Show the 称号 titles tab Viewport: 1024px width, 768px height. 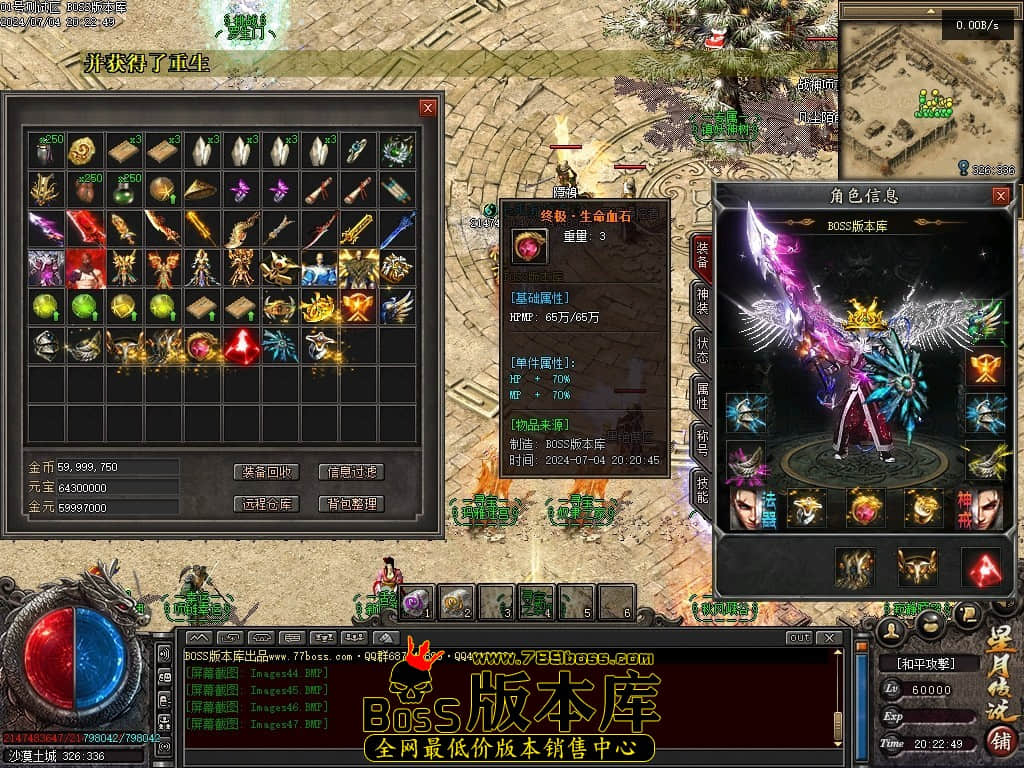pyautogui.click(x=703, y=441)
